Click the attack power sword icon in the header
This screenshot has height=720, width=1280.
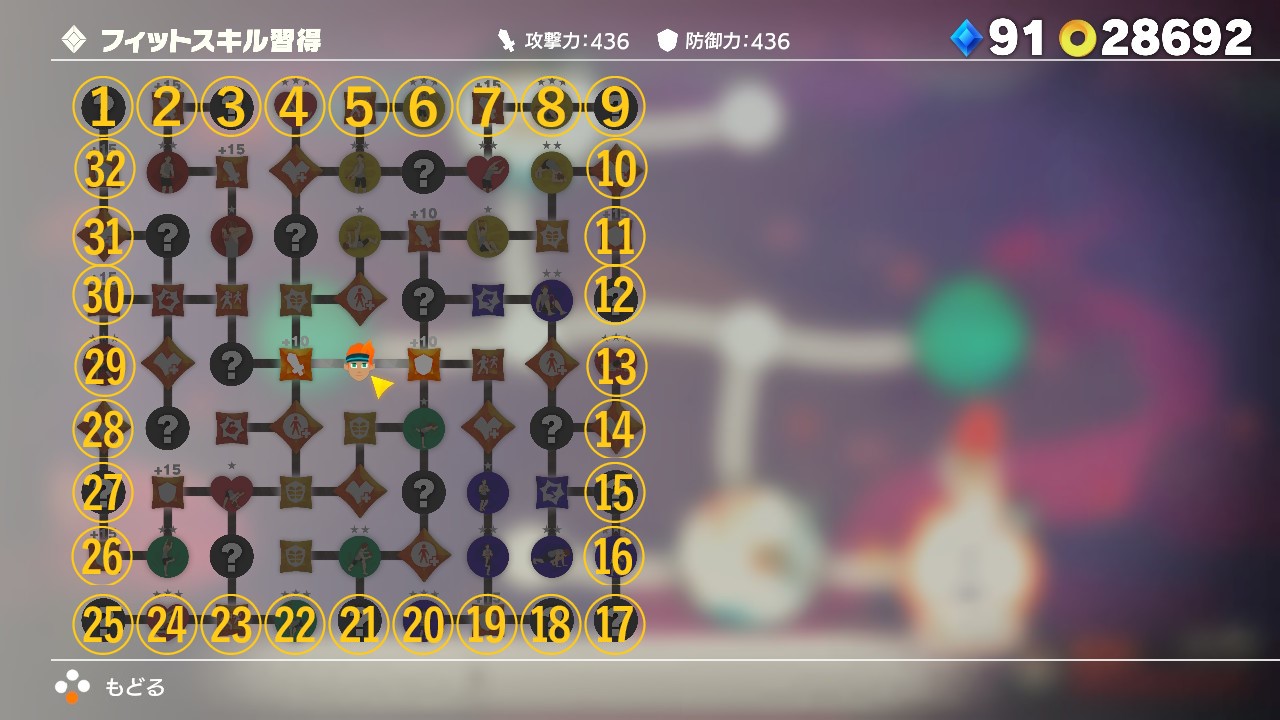point(505,40)
